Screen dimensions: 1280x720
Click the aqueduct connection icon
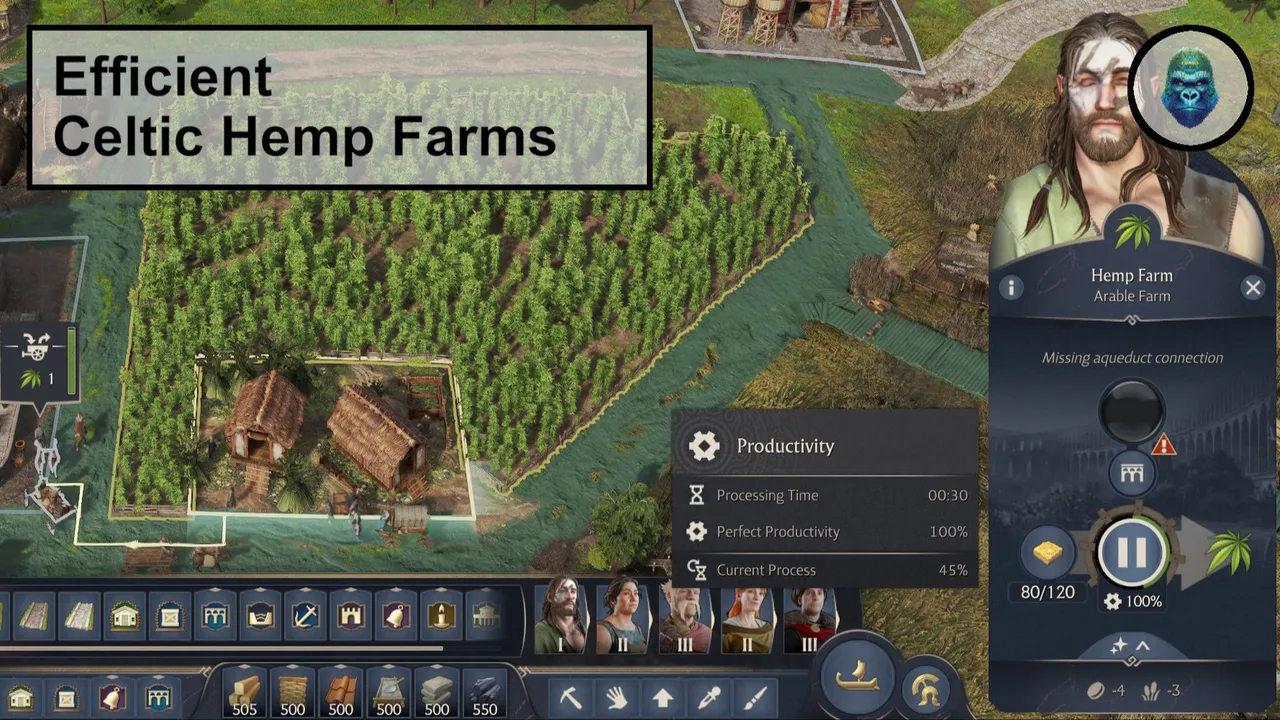[x=1131, y=473]
